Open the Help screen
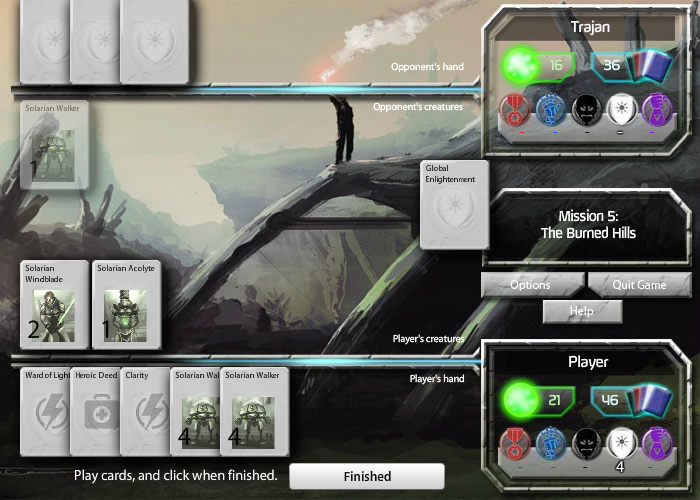The height and width of the screenshot is (500, 700). point(581,311)
